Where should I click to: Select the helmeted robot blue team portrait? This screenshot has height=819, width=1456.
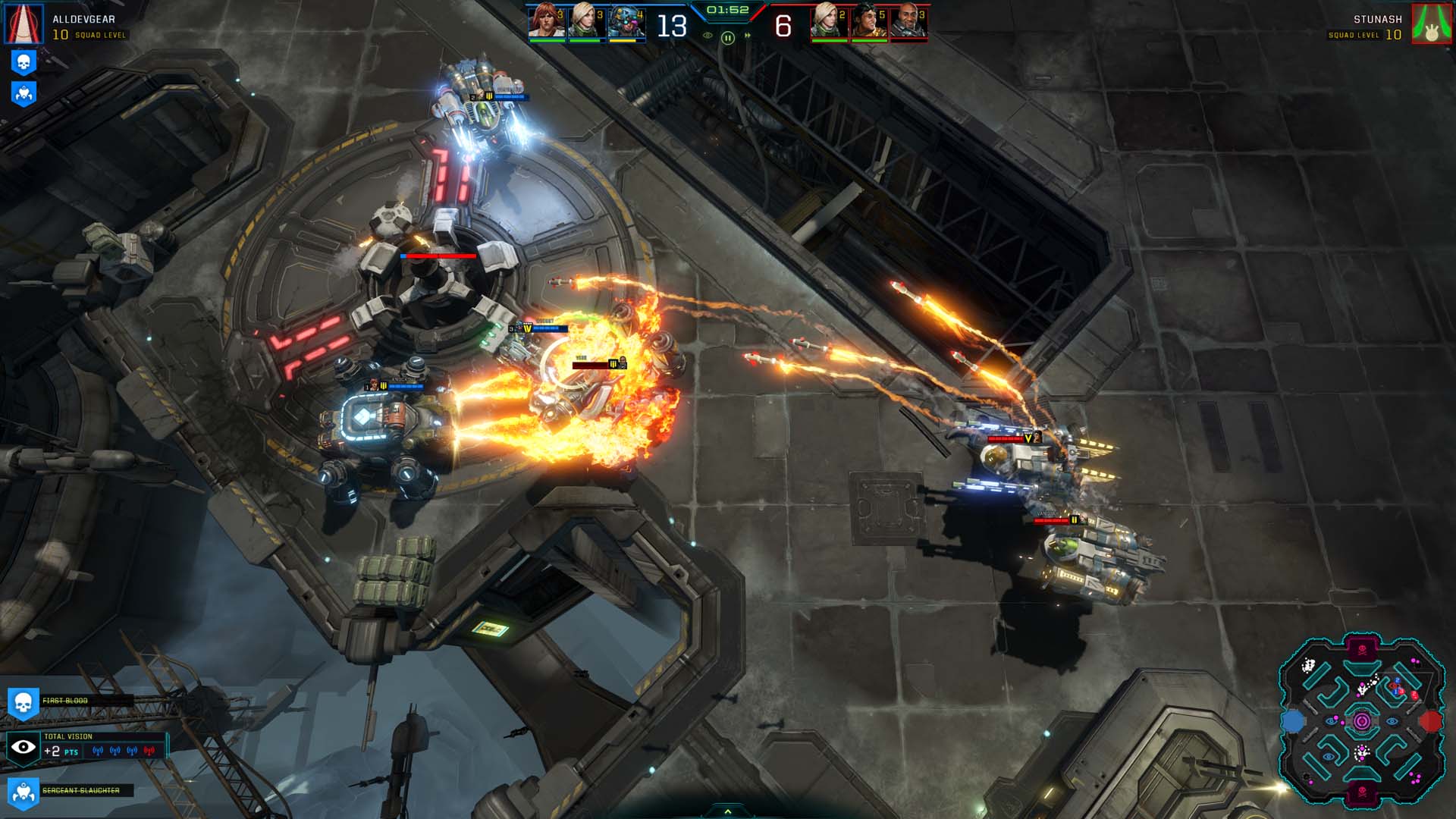[x=626, y=21]
